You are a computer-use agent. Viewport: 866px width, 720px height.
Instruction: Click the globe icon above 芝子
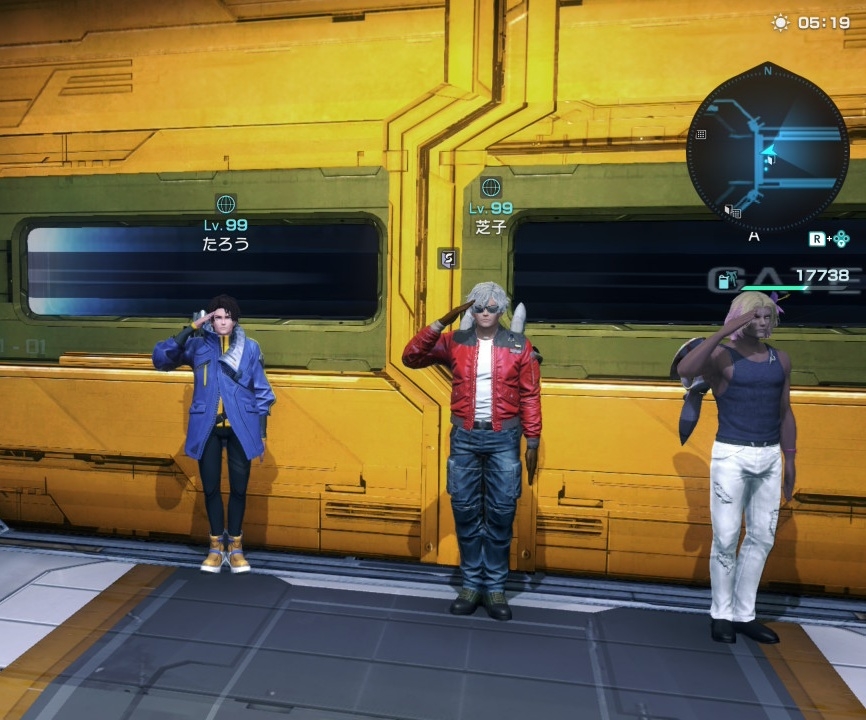[x=491, y=187]
